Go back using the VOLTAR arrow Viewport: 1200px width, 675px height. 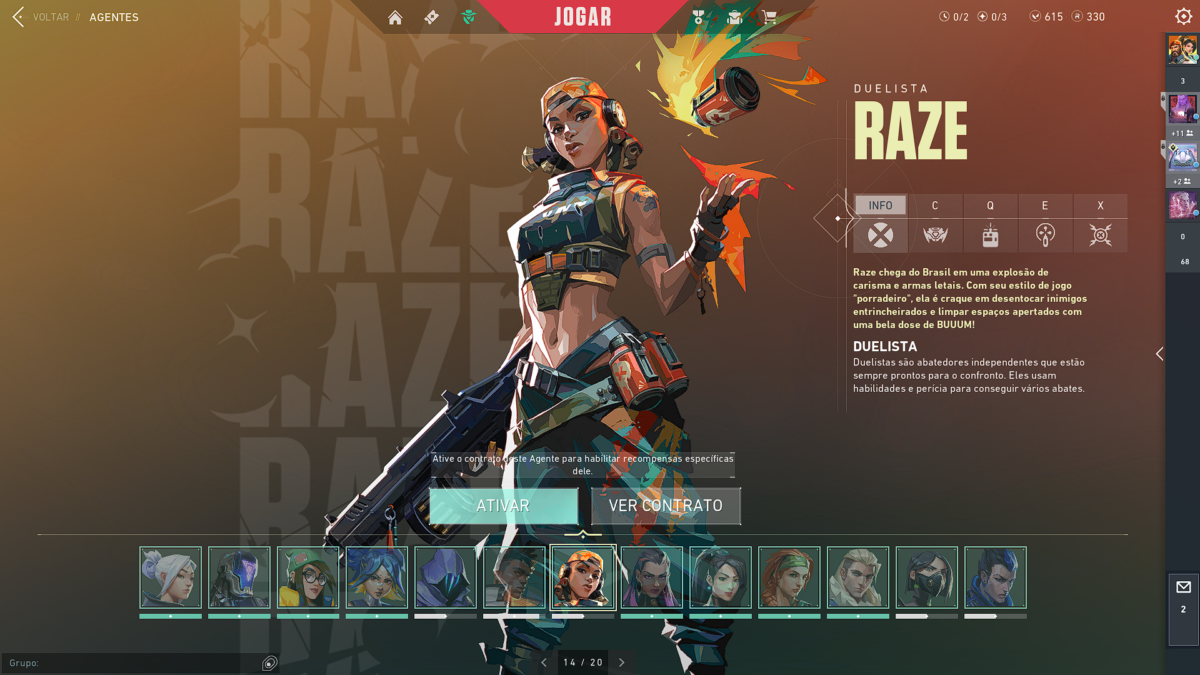tap(18, 17)
